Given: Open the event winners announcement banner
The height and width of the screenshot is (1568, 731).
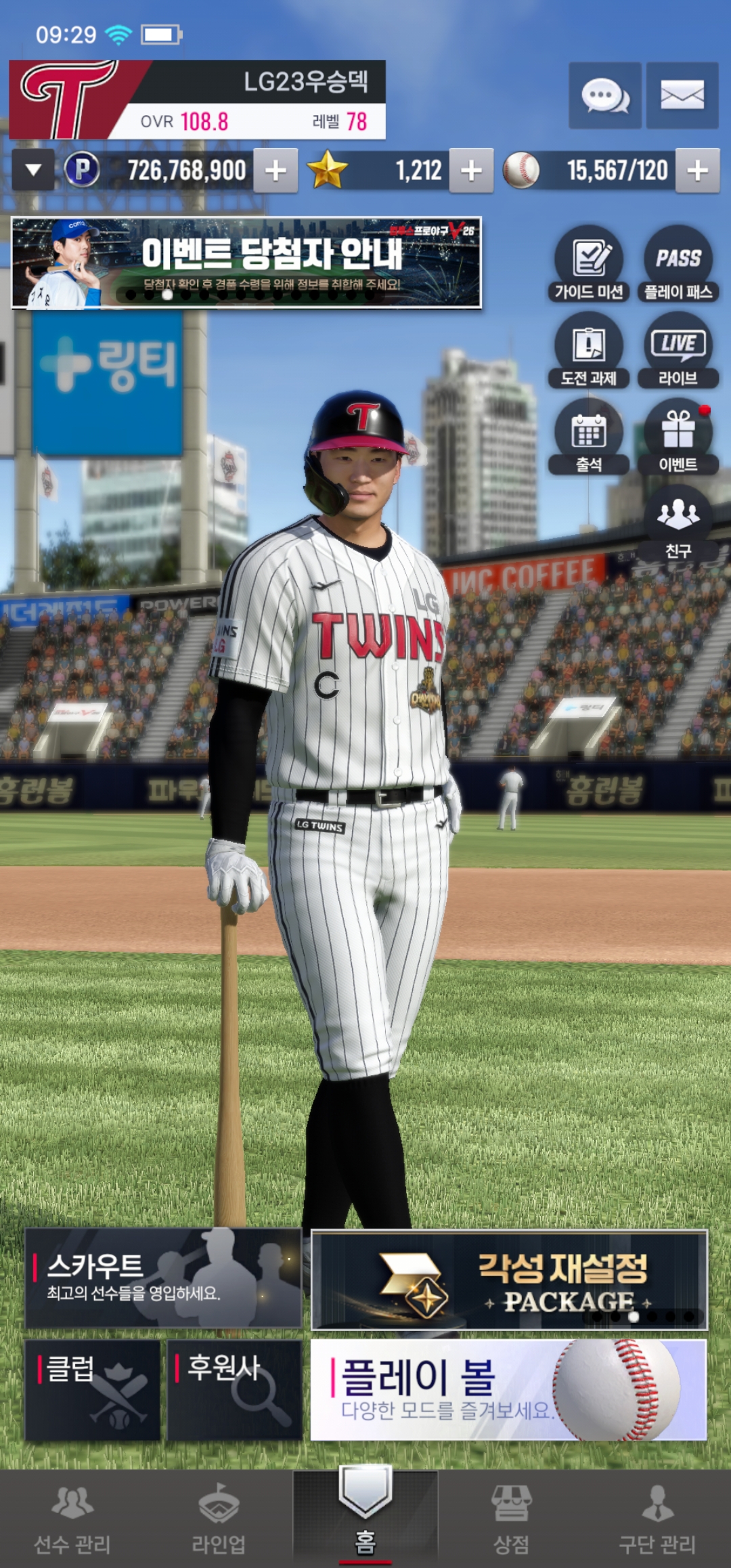Looking at the screenshot, I should [x=246, y=263].
